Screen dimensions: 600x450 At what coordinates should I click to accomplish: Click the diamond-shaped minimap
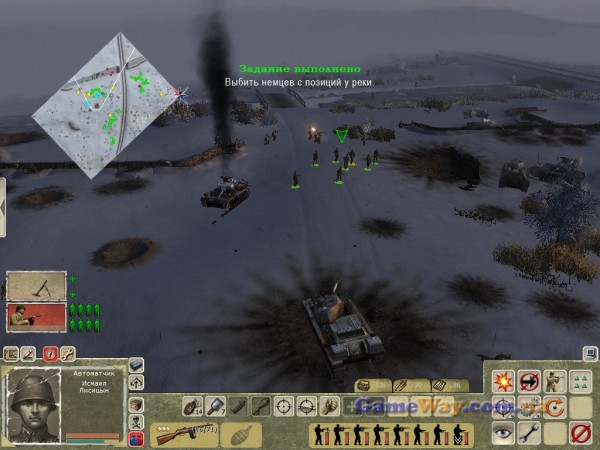[x=108, y=103]
